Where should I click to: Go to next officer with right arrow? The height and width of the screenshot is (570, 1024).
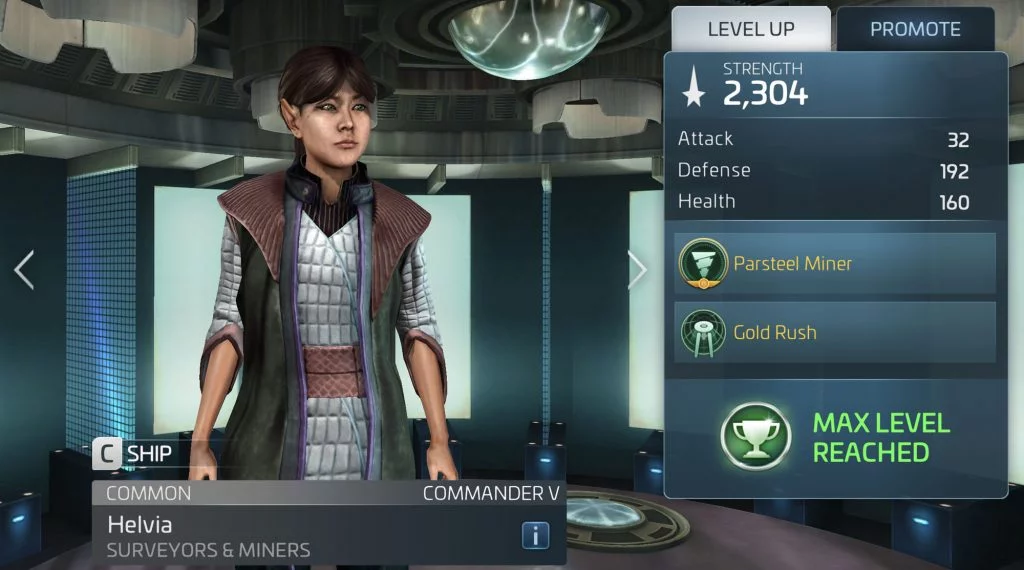637,269
